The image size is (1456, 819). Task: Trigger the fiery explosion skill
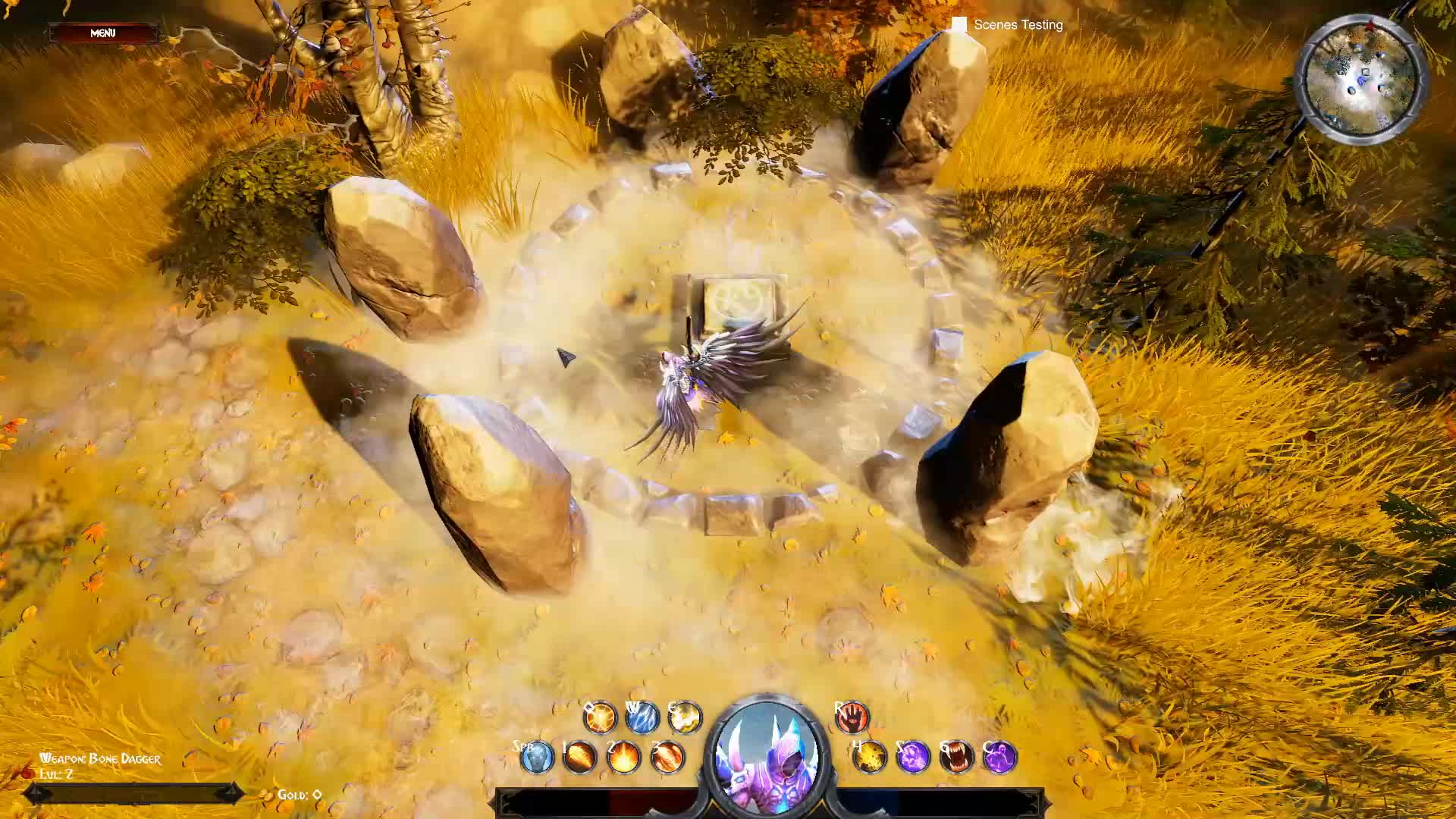tap(623, 758)
